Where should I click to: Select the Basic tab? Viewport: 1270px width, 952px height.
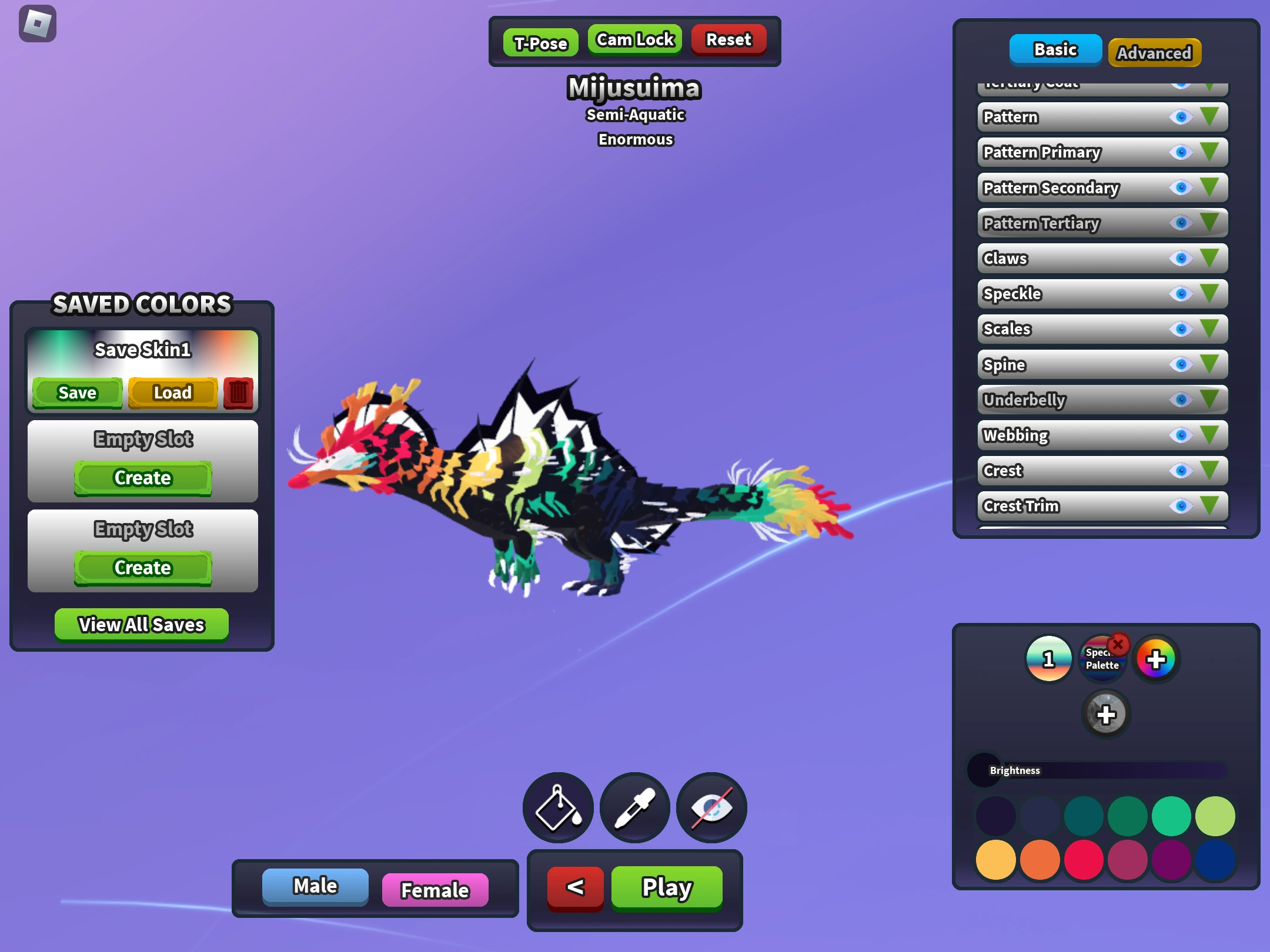[x=1055, y=50]
